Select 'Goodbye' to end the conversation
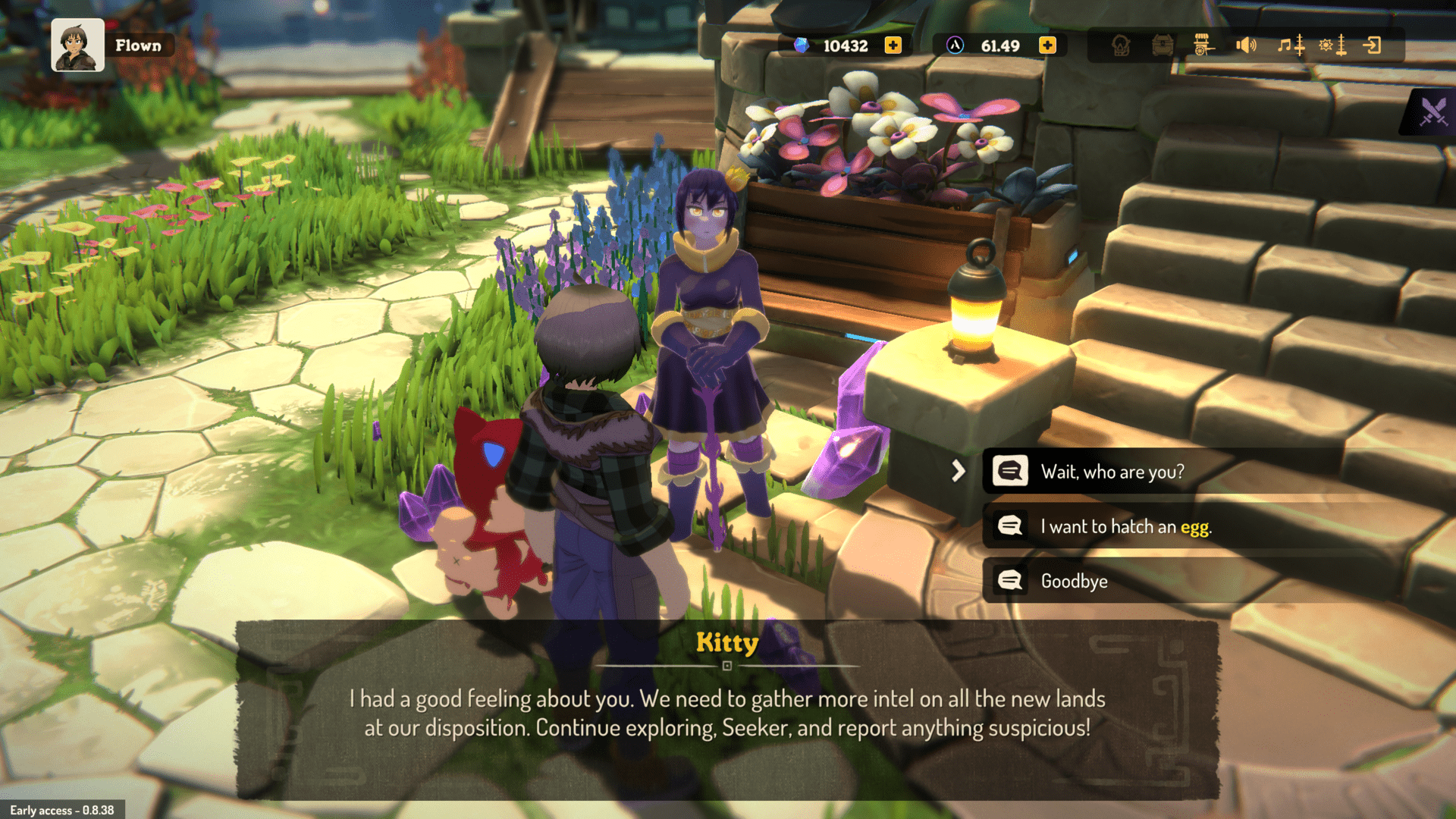 pos(1072,580)
